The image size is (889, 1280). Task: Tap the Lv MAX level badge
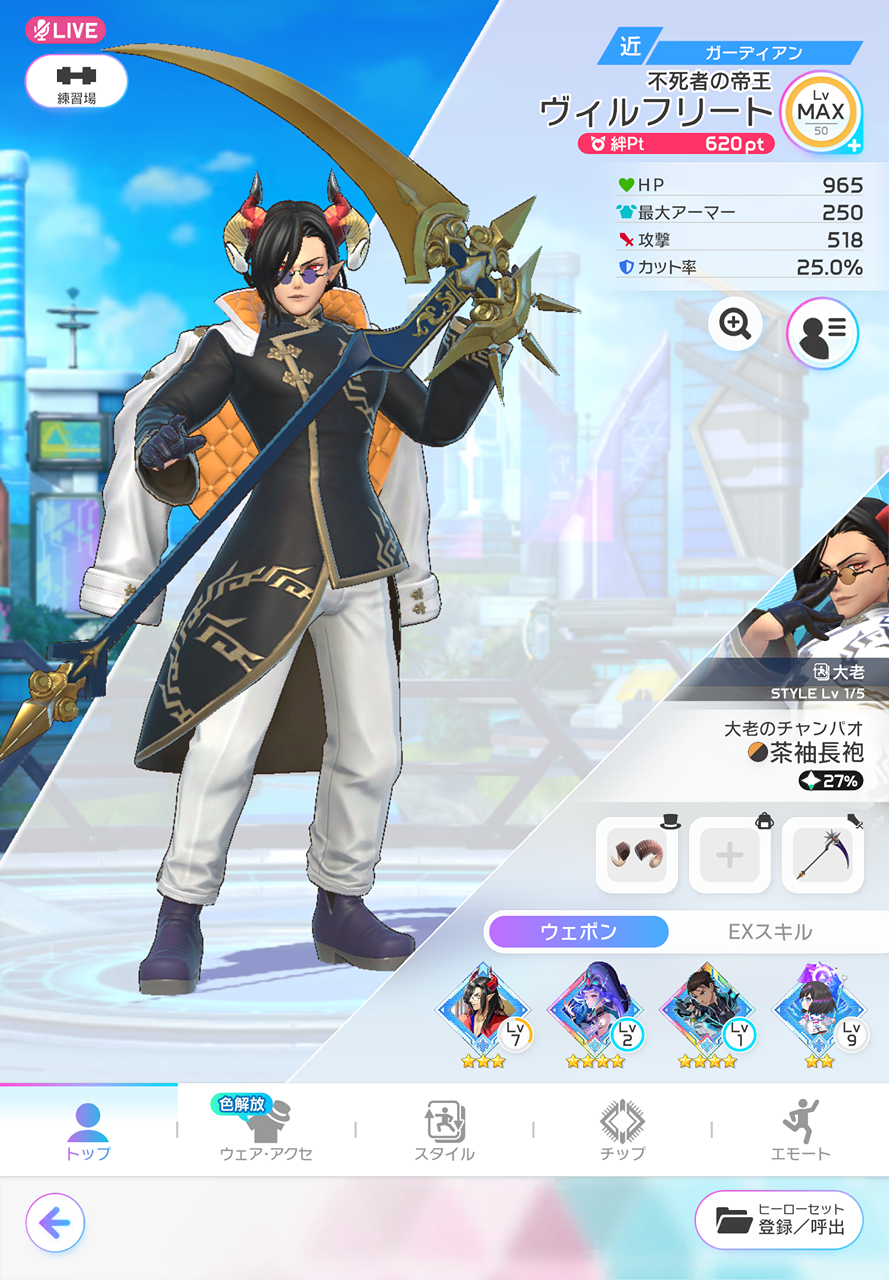[x=820, y=113]
